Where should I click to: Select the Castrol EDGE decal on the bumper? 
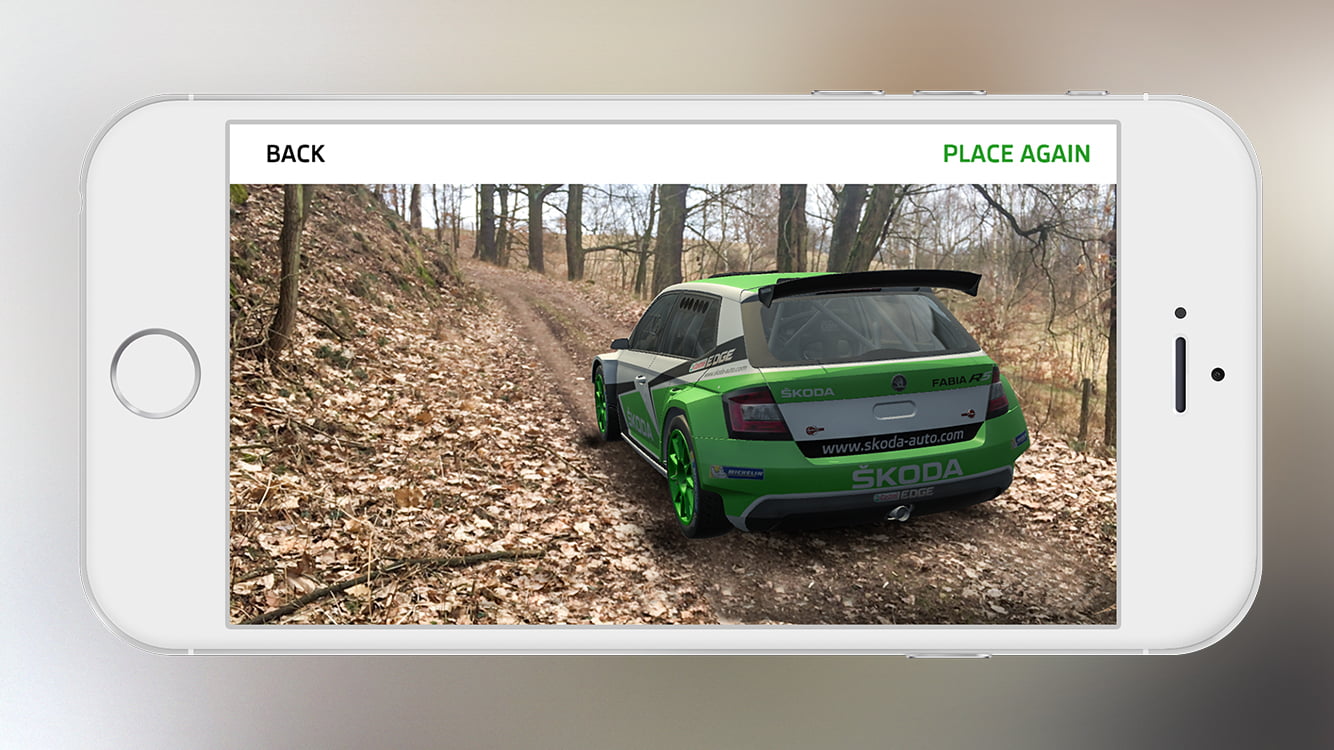tap(904, 493)
